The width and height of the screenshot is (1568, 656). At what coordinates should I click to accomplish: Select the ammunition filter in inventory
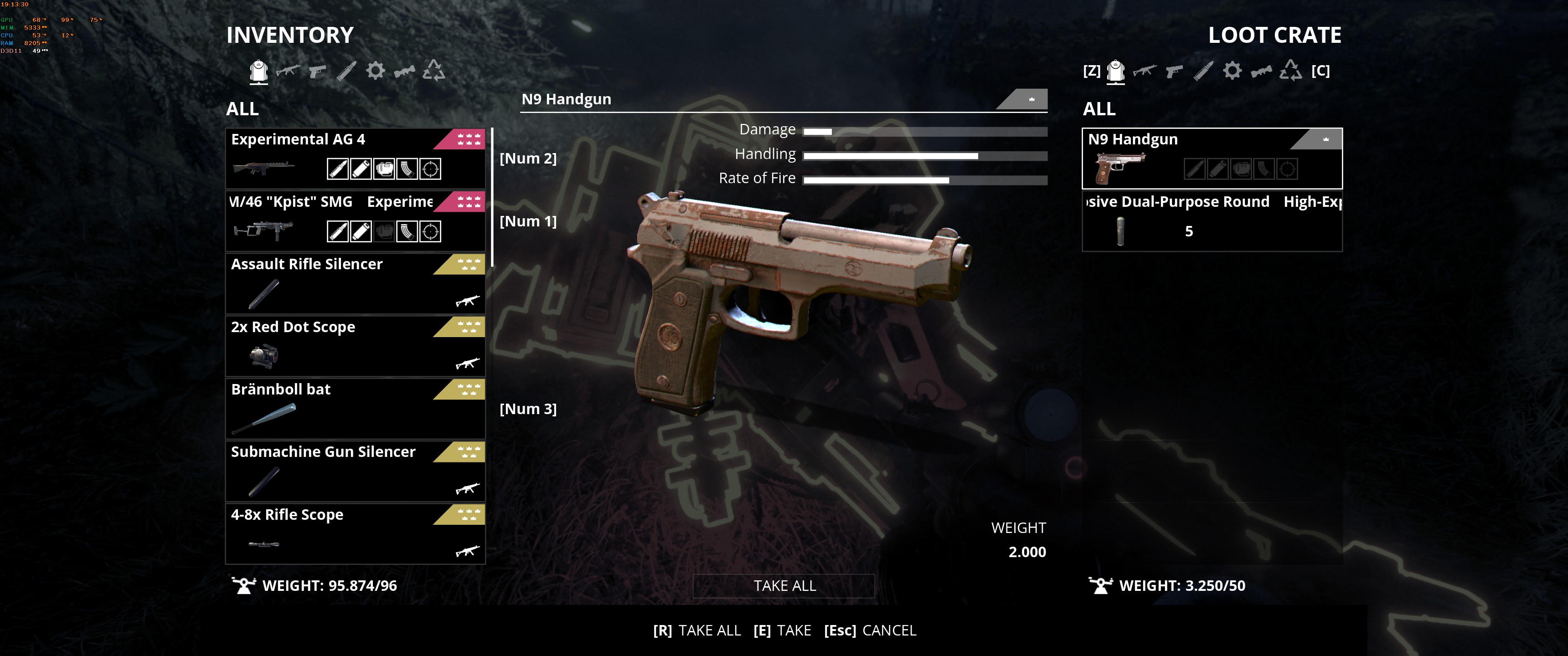[346, 70]
